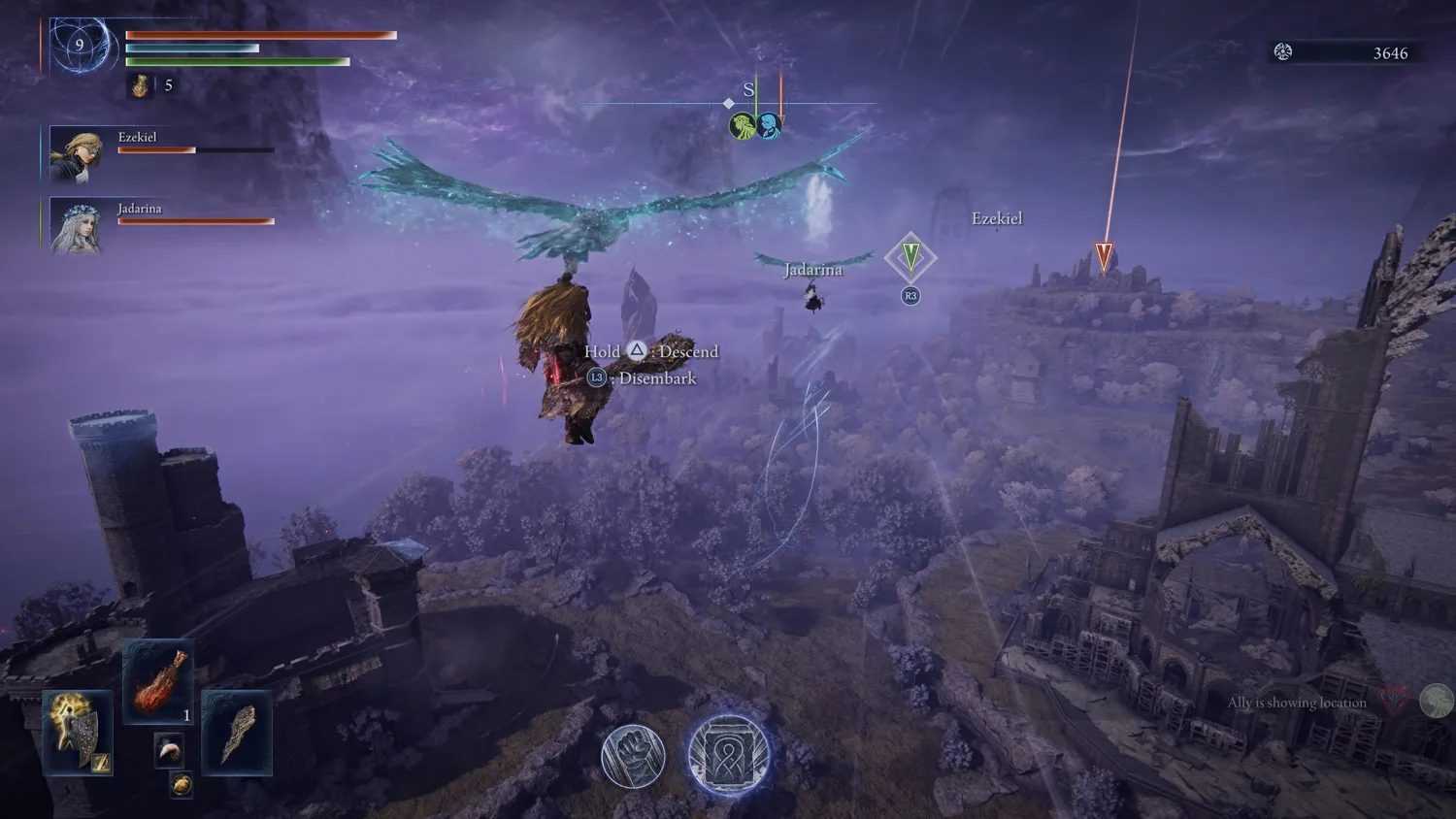This screenshot has width=1456, height=819.
Task: Select the flask item icon
Action: pyautogui.click(x=141, y=86)
